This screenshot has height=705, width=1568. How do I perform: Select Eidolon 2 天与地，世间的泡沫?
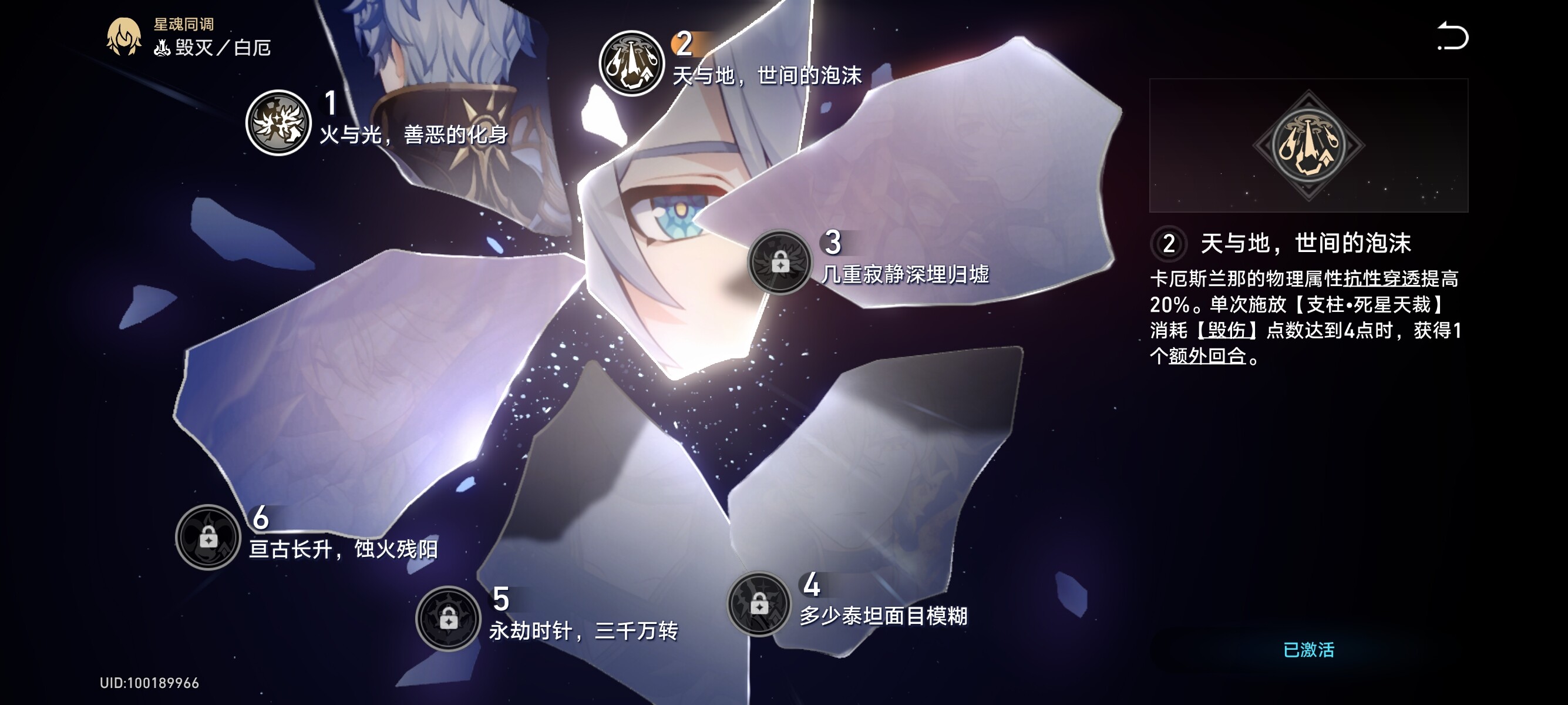click(631, 63)
